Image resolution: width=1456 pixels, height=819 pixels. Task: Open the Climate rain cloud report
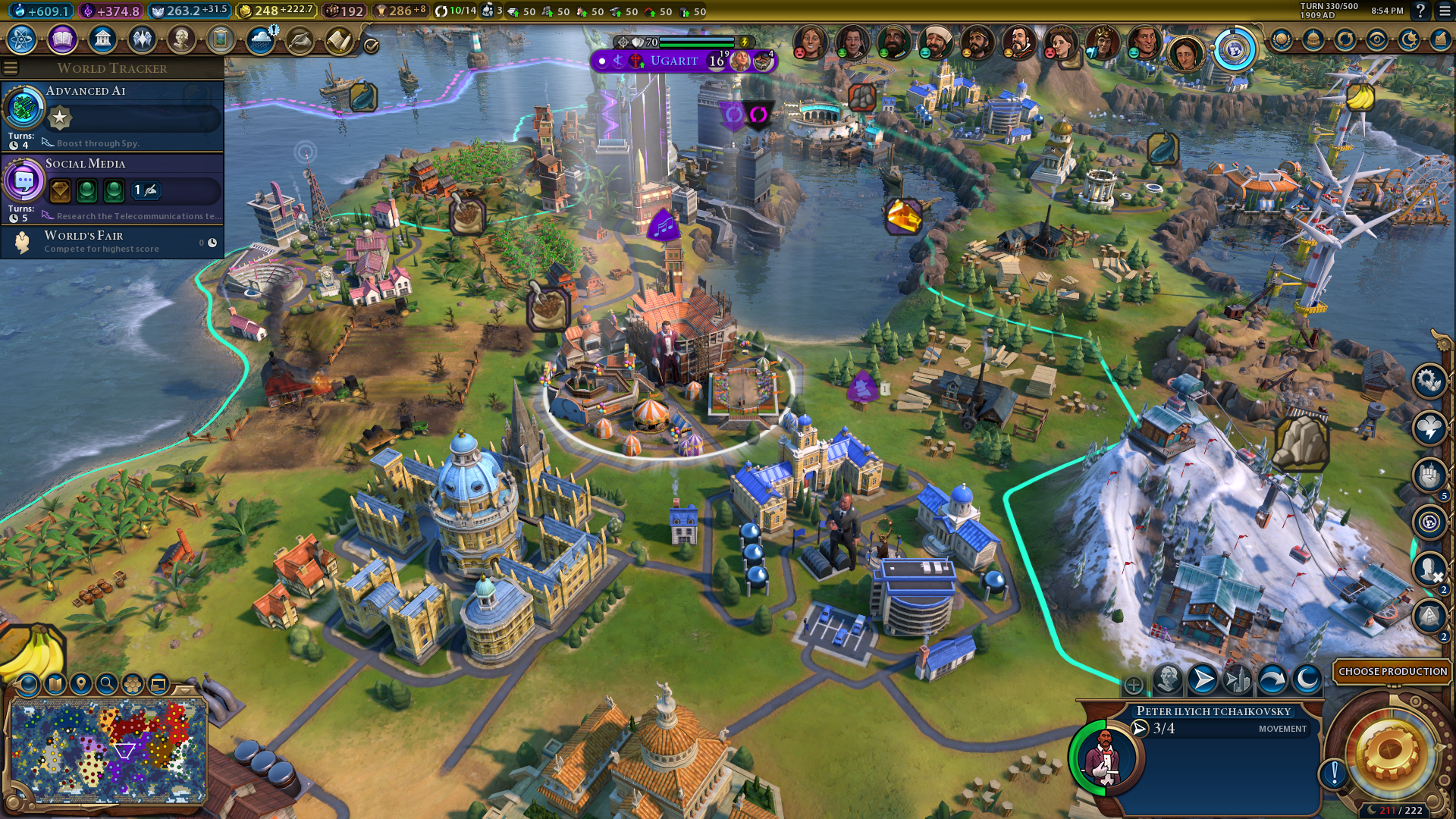click(261, 39)
